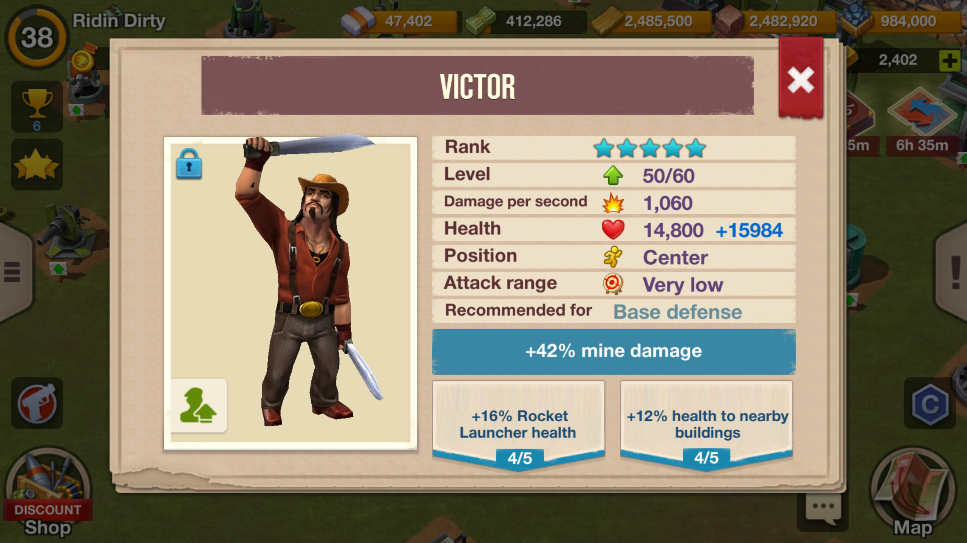
Task: Tap the blue padlock icon on portrait
Action: (x=189, y=163)
